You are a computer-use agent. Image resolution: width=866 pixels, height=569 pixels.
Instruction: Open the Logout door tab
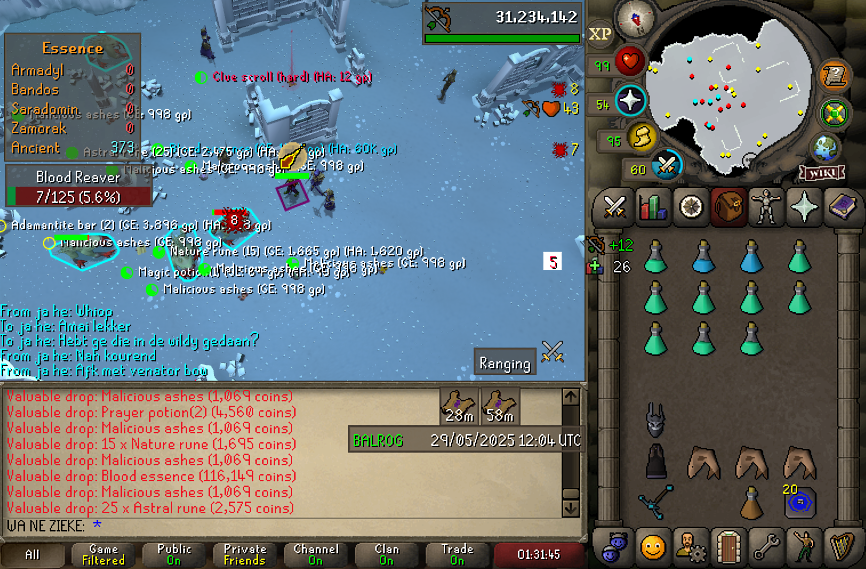coord(728,546)
